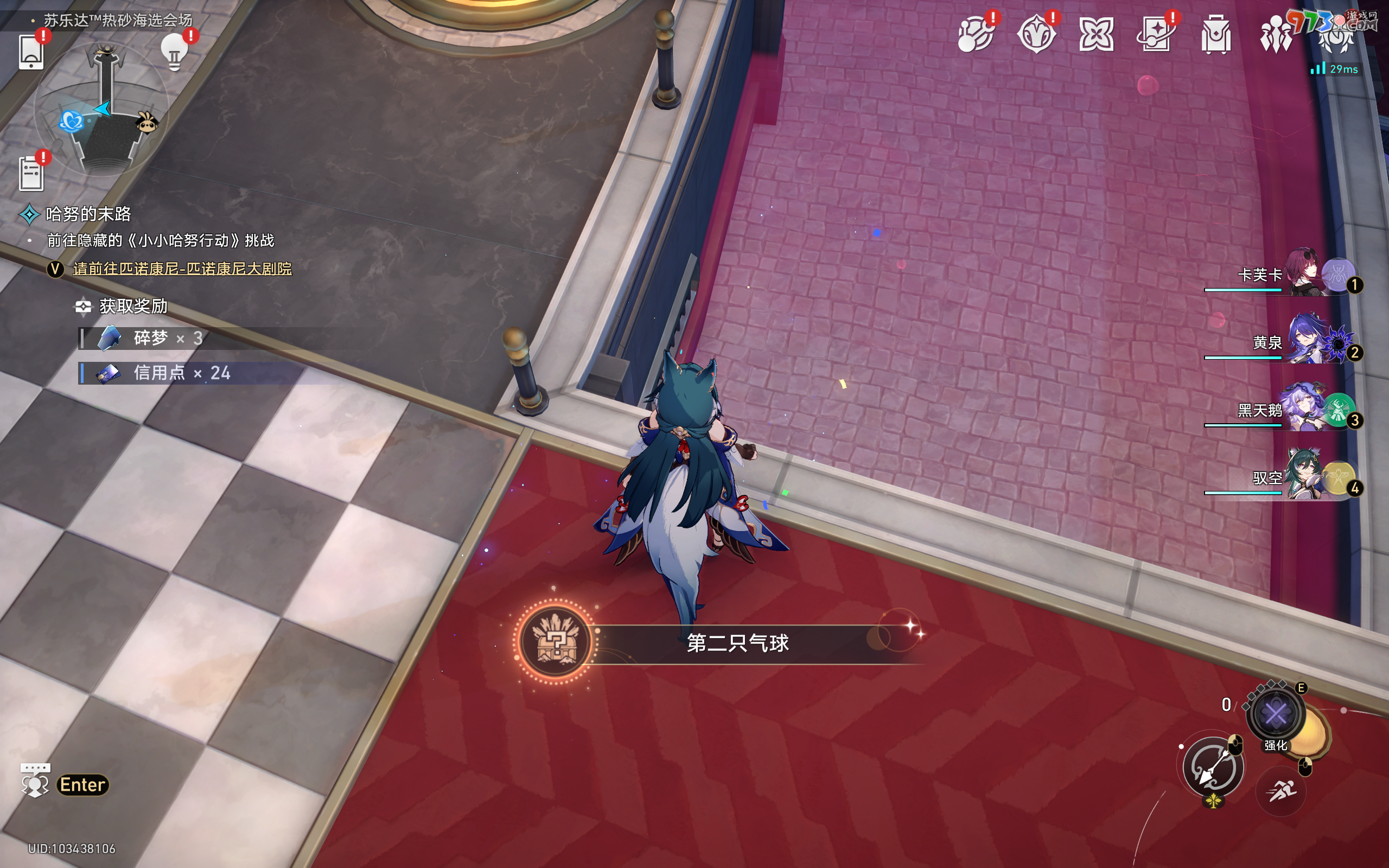
Task: Use the bow and arrow attack button
Action: pyautogui.click(x=1213, y=767)
